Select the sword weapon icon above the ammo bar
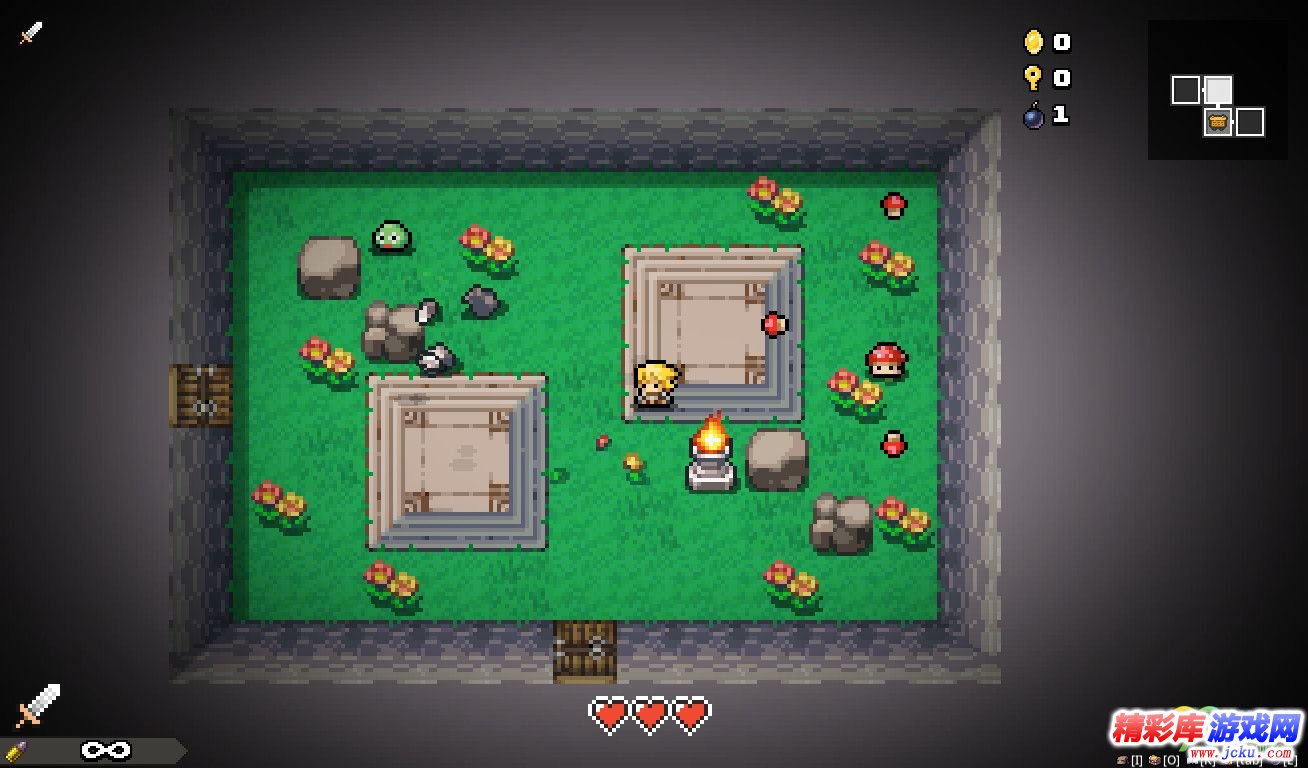 tap(38, 705)
